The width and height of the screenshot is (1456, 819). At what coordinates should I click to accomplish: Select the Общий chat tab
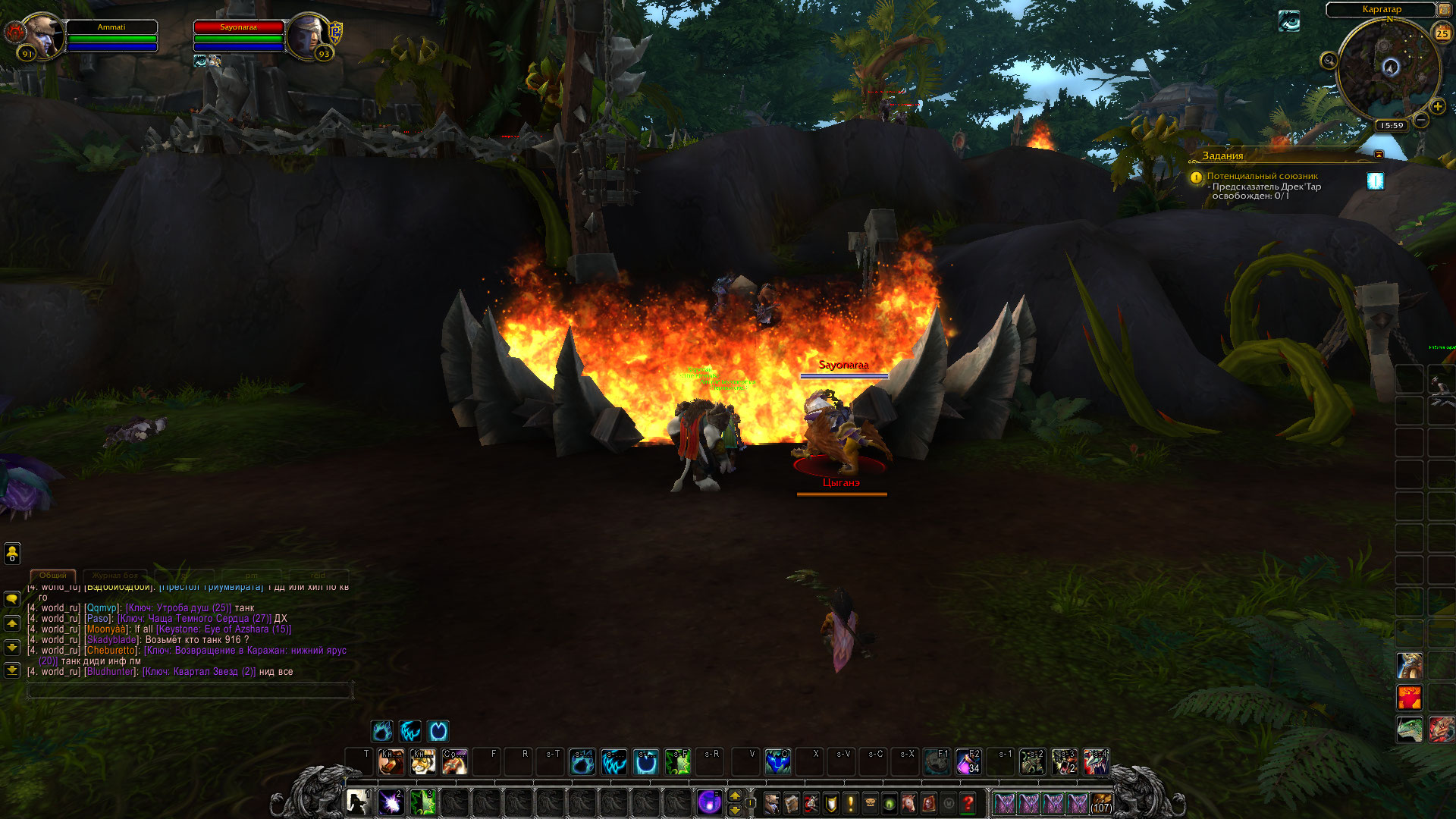pyautogui.click(x=53, y=576)
